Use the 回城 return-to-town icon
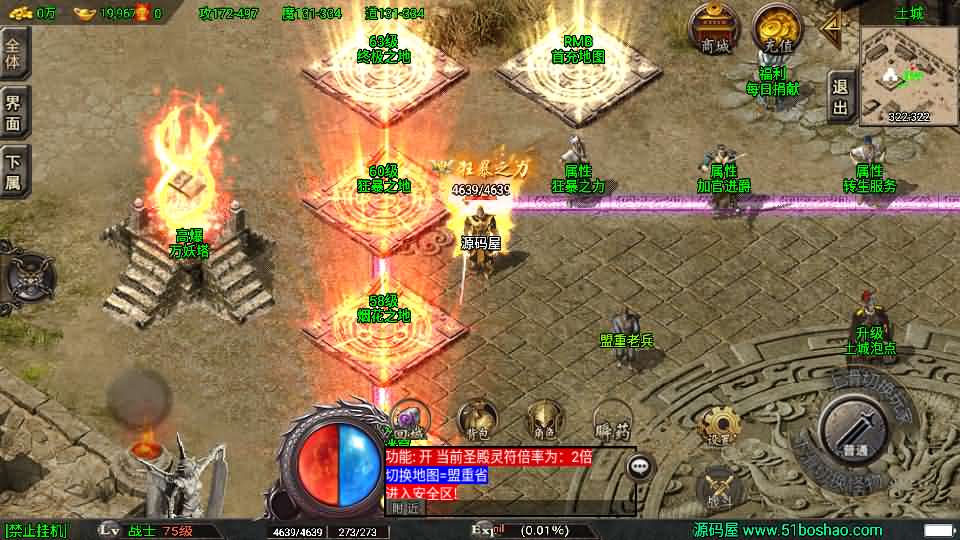960x540 pixels. click(409, 422)
